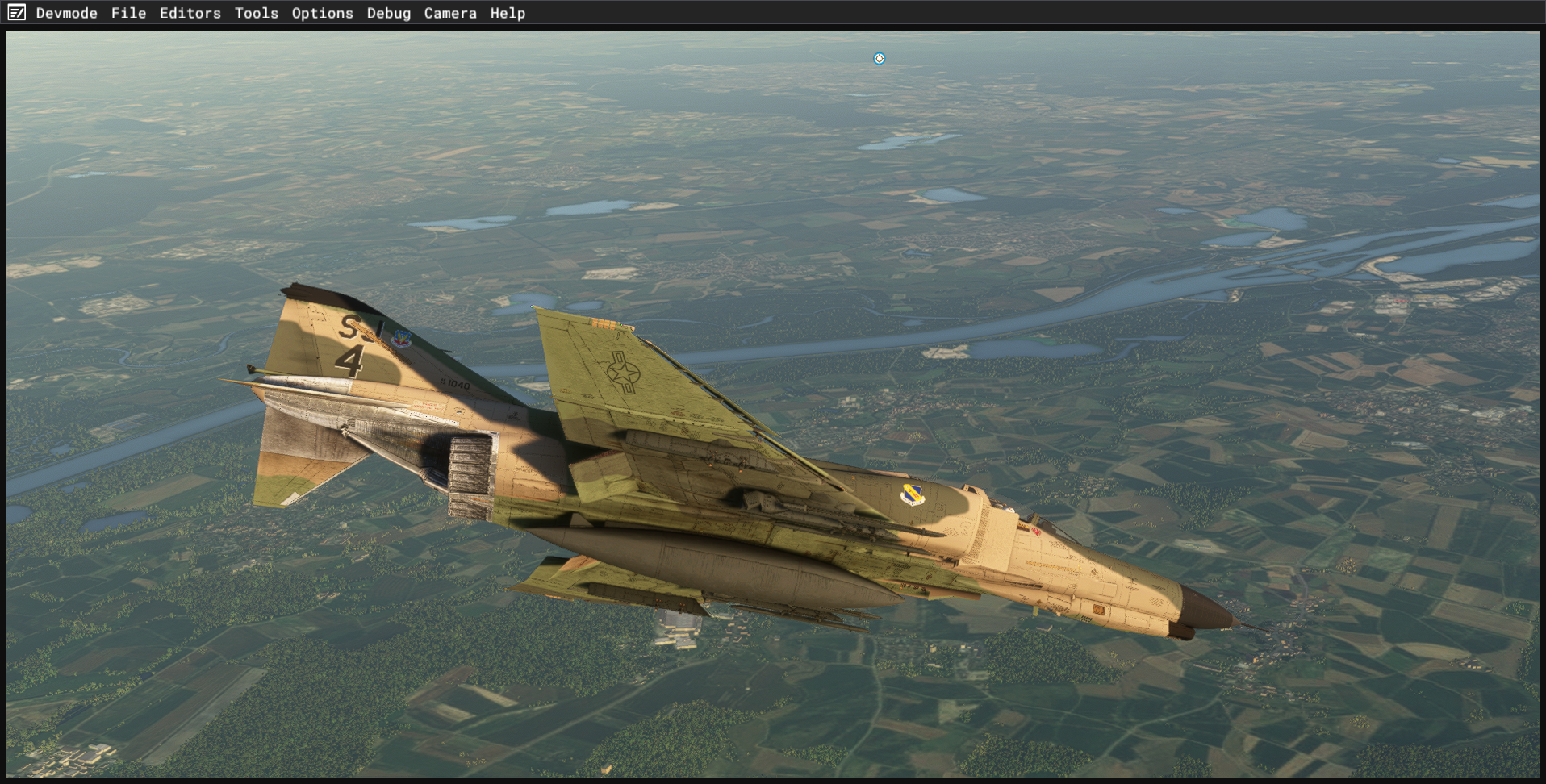
Task: Open the Tools menu
Action: [256, 13]
